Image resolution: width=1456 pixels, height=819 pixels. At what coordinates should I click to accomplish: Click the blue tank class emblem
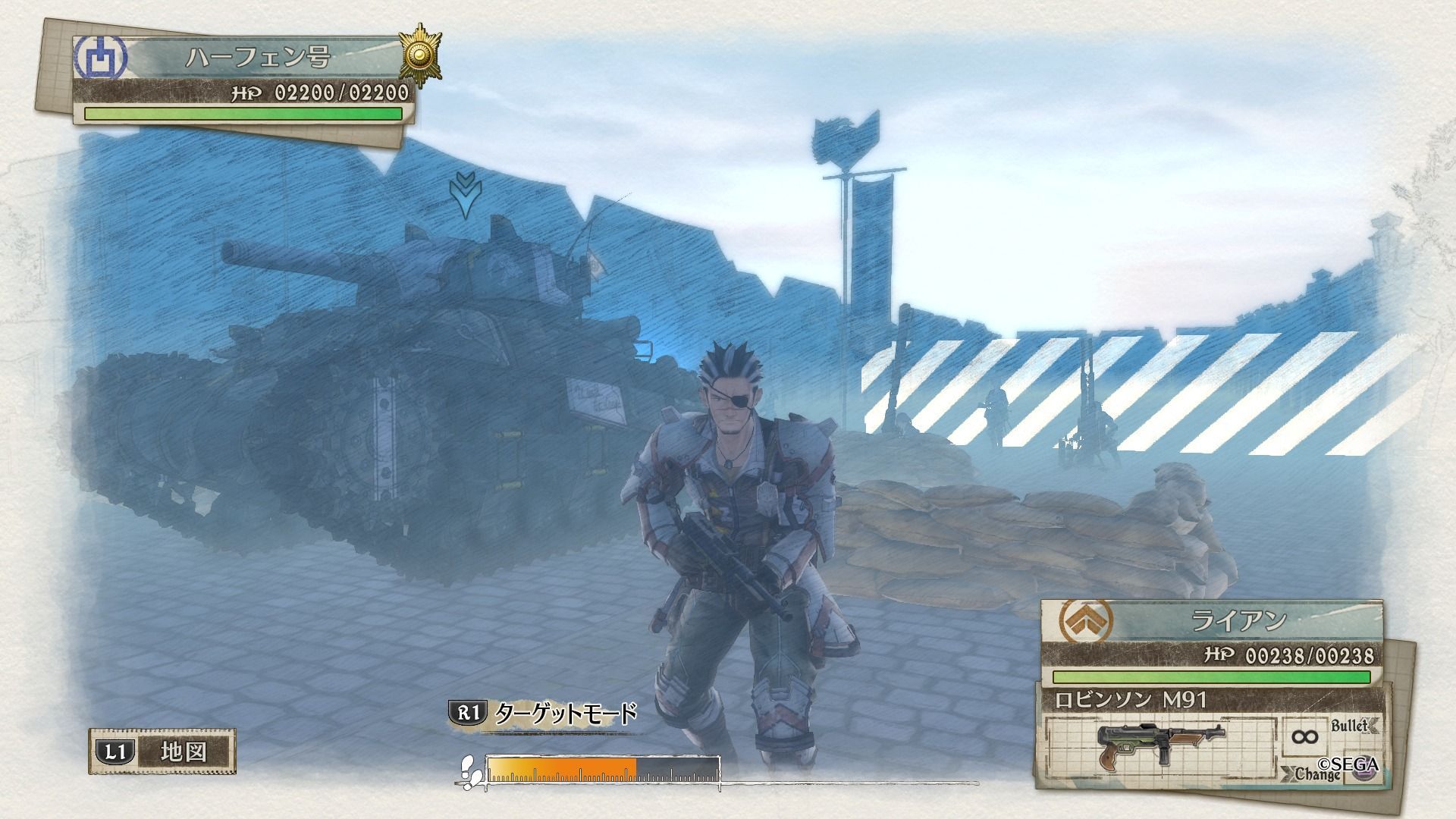[x=99, y=58]
